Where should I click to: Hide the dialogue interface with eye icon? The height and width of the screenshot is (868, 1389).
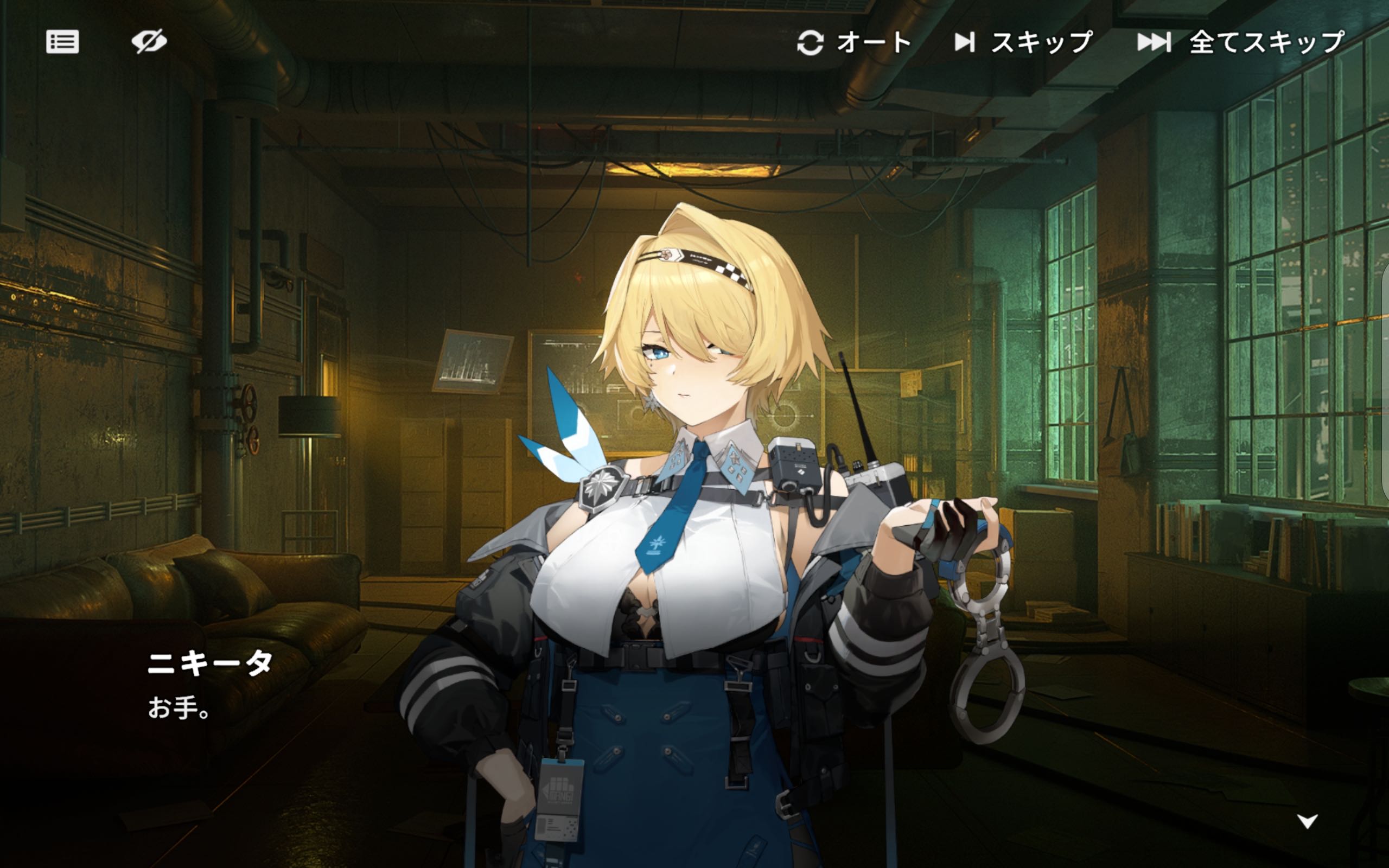click(x=149, y=42)
